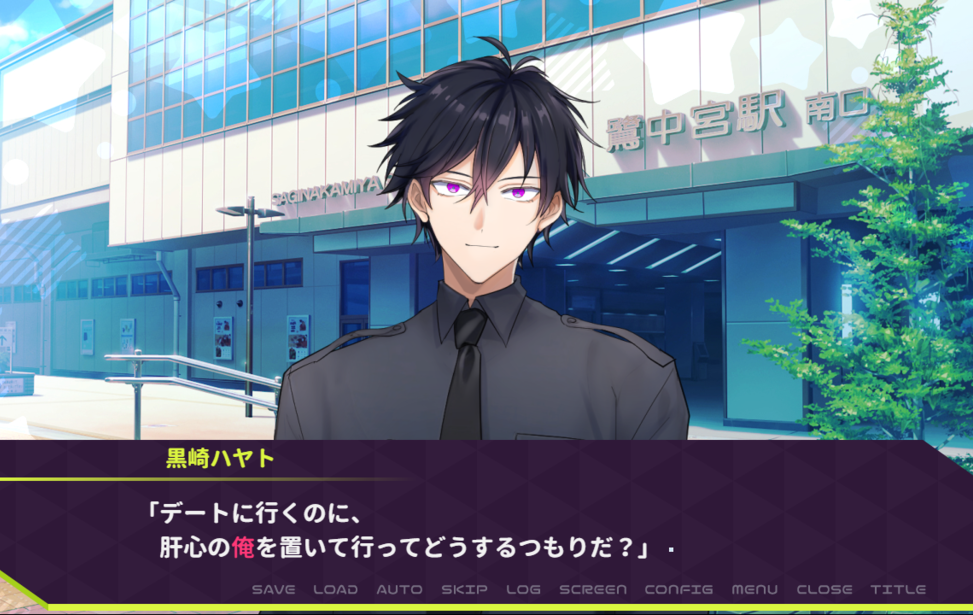Click the SCREEN button
Screen dimensions: 973x615
tap(593, 589)
